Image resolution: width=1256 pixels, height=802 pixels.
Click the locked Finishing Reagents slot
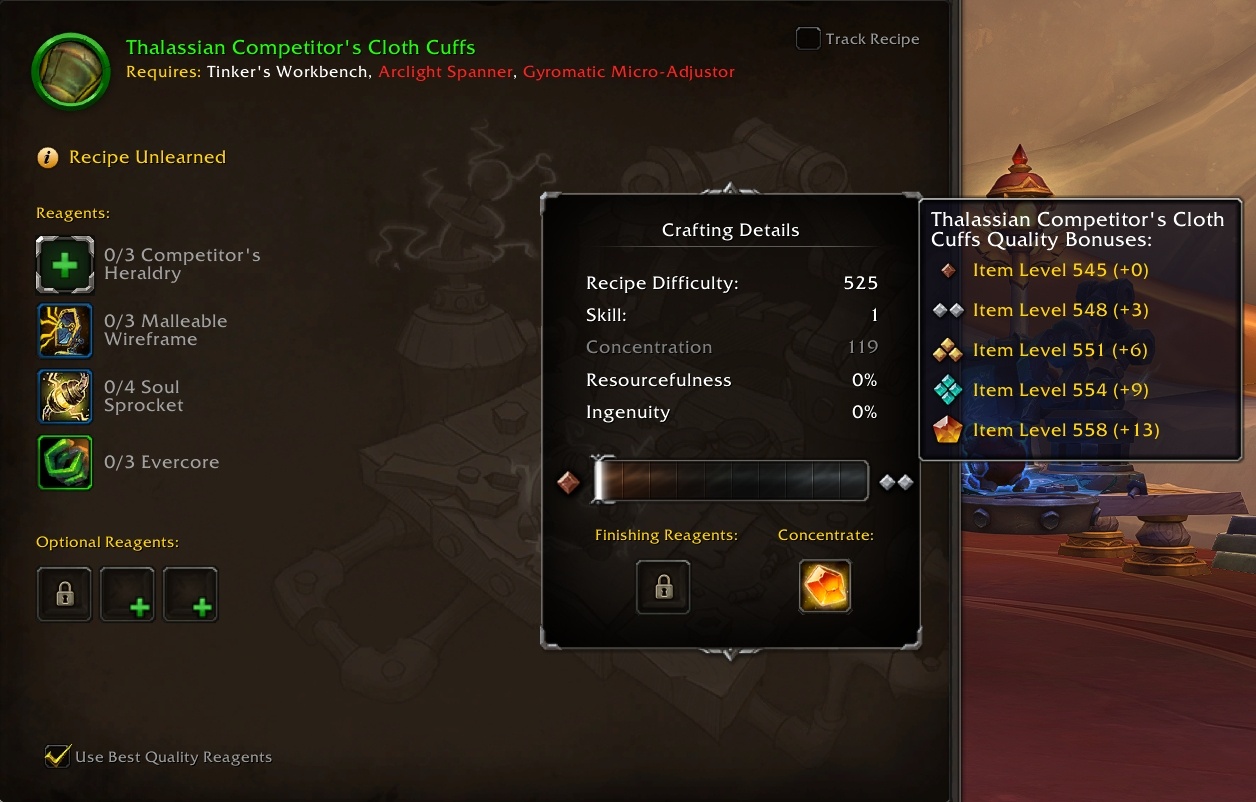pos(663,586)
